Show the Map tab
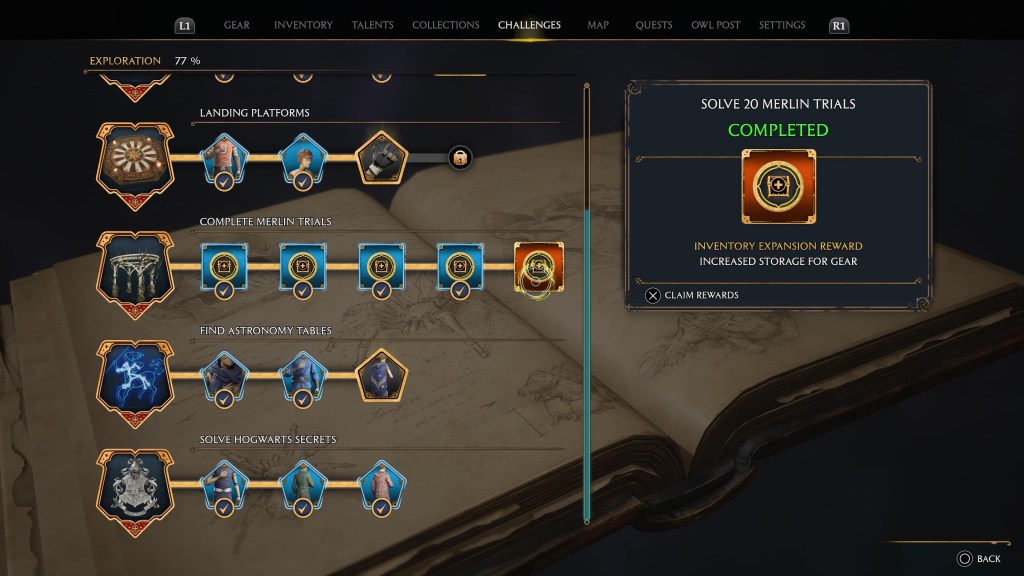This screenshot has height=576, width=1024. (598, 25)
